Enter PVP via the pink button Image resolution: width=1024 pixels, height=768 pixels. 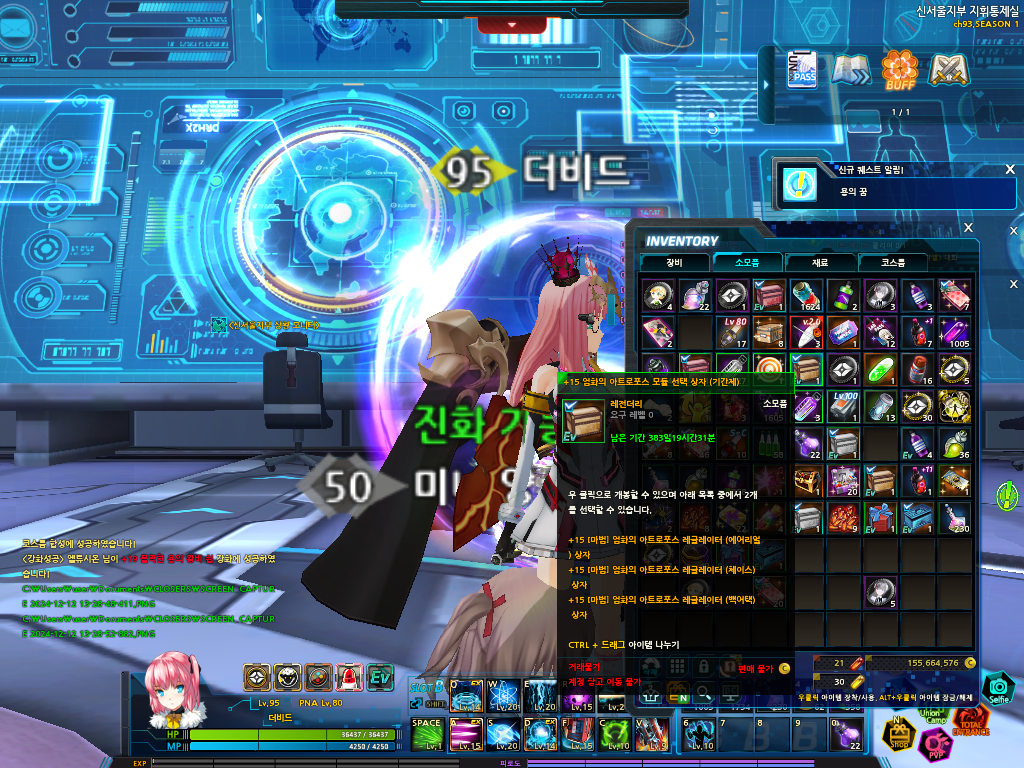(x=936, y=745)
